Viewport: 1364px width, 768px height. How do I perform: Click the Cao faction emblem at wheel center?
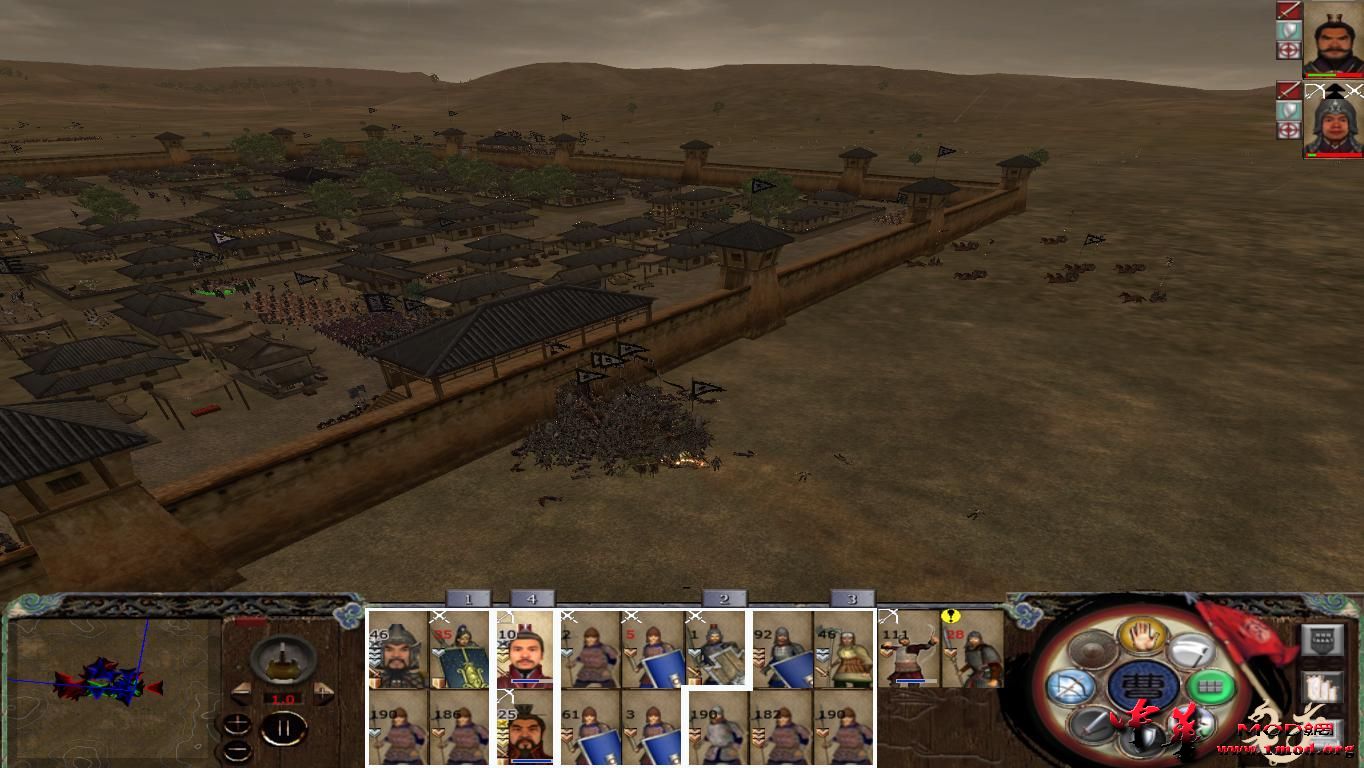point(1141,686)
